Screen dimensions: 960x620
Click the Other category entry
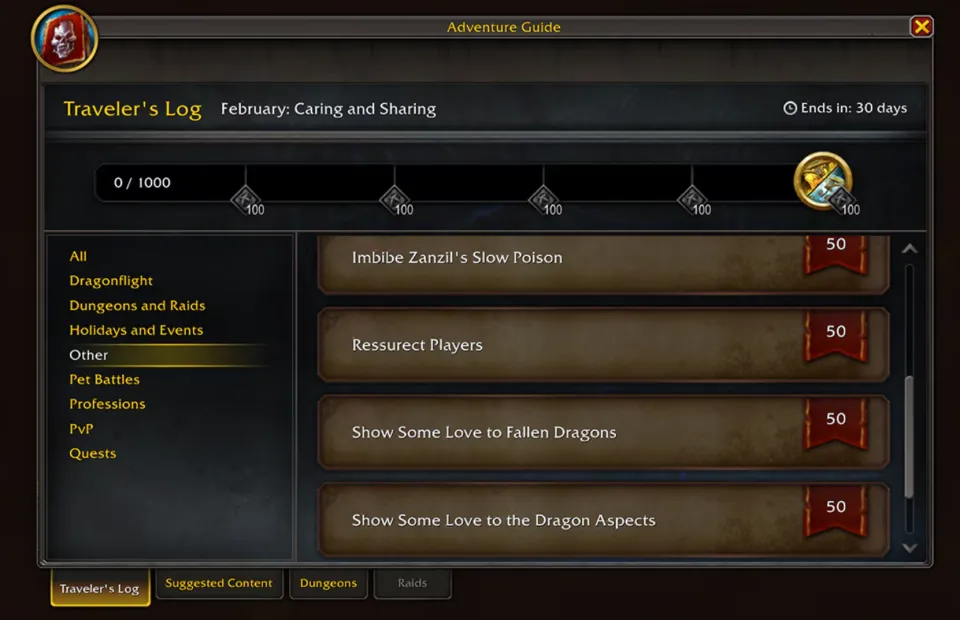tap(89, 355)
